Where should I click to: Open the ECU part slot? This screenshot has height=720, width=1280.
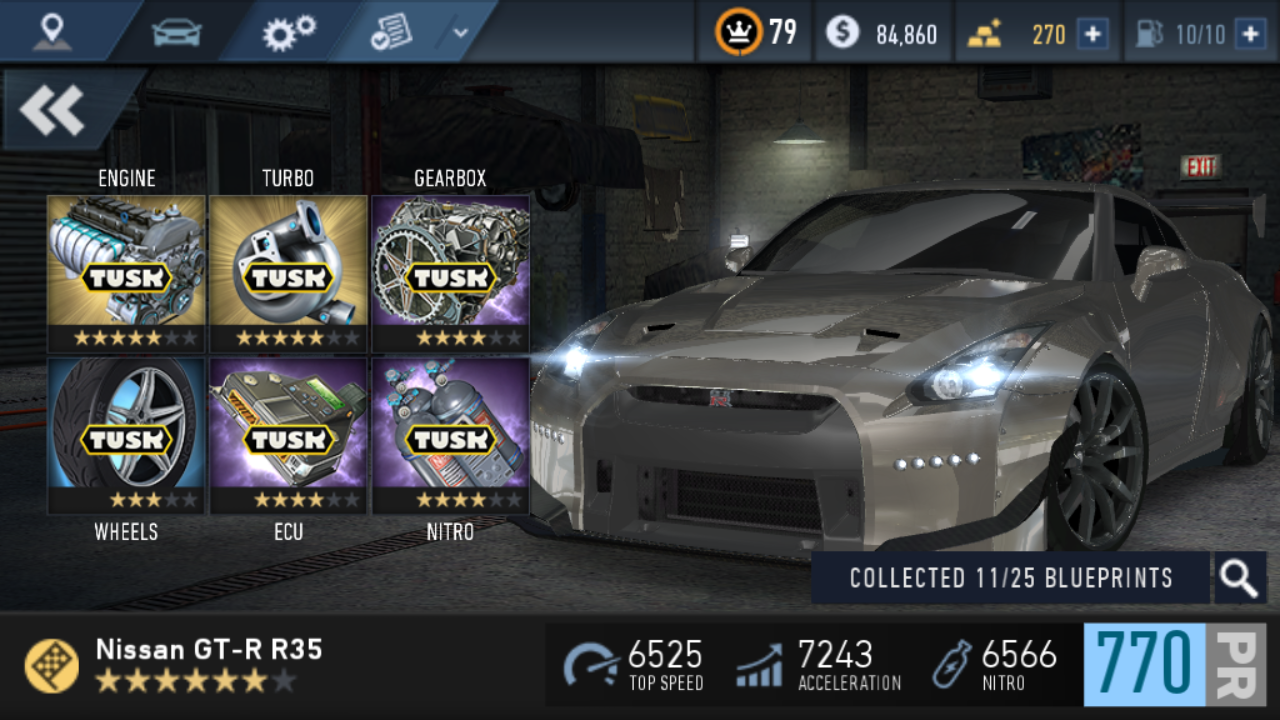(x=288, y=436)
